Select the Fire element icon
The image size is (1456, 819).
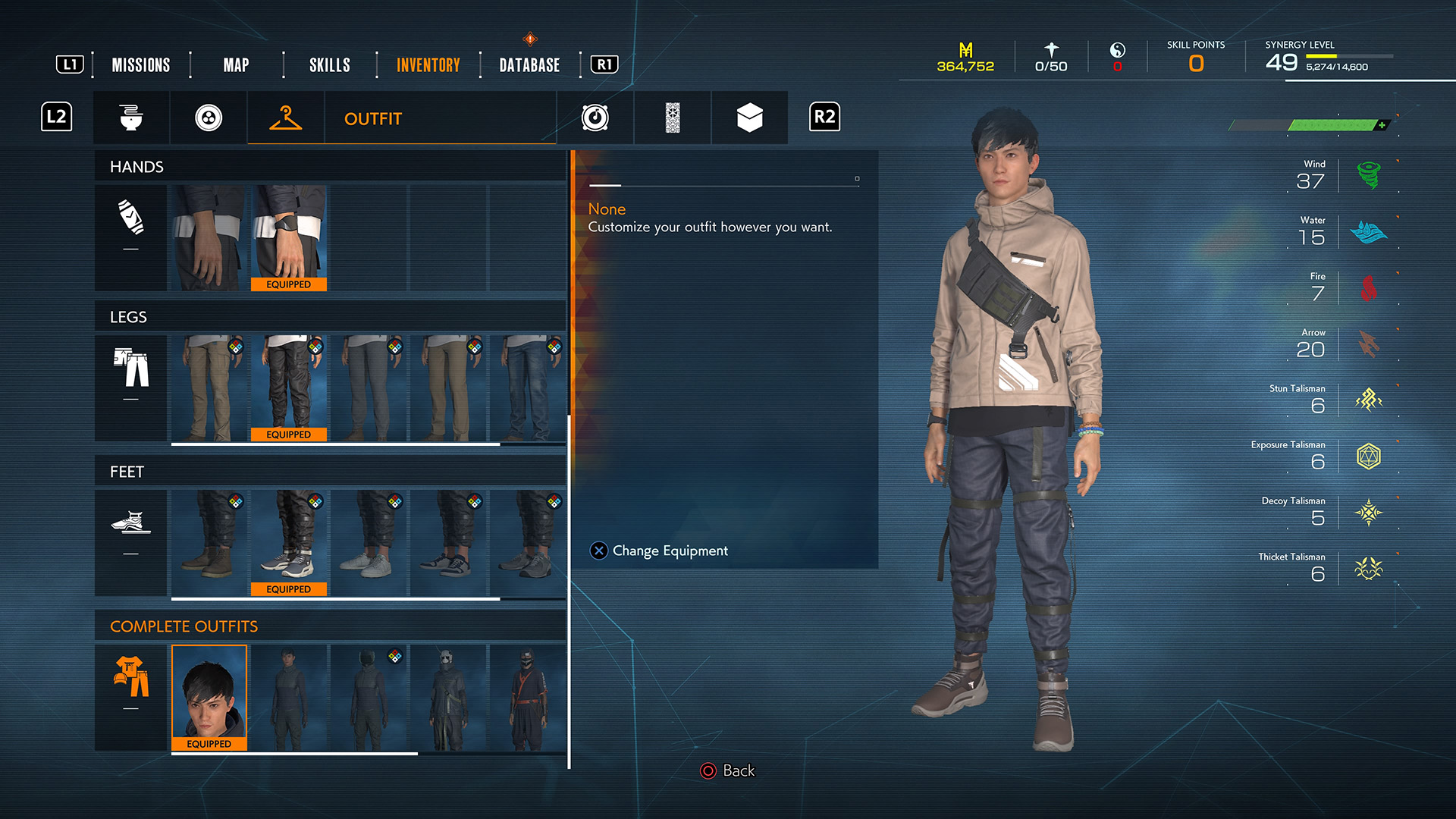pyautogui.click(x=1369, y=288)
